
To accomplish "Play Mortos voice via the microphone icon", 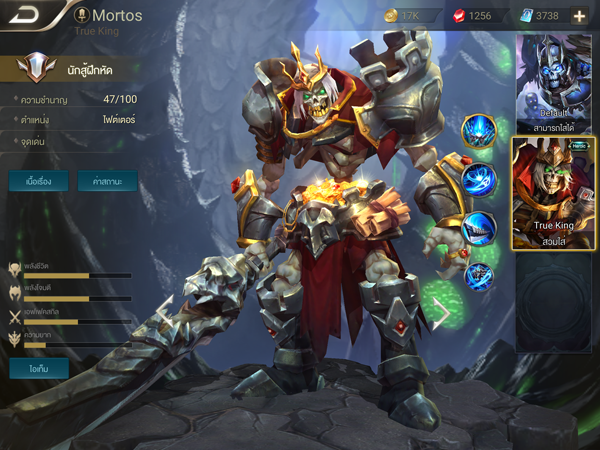I will [80, 16].
